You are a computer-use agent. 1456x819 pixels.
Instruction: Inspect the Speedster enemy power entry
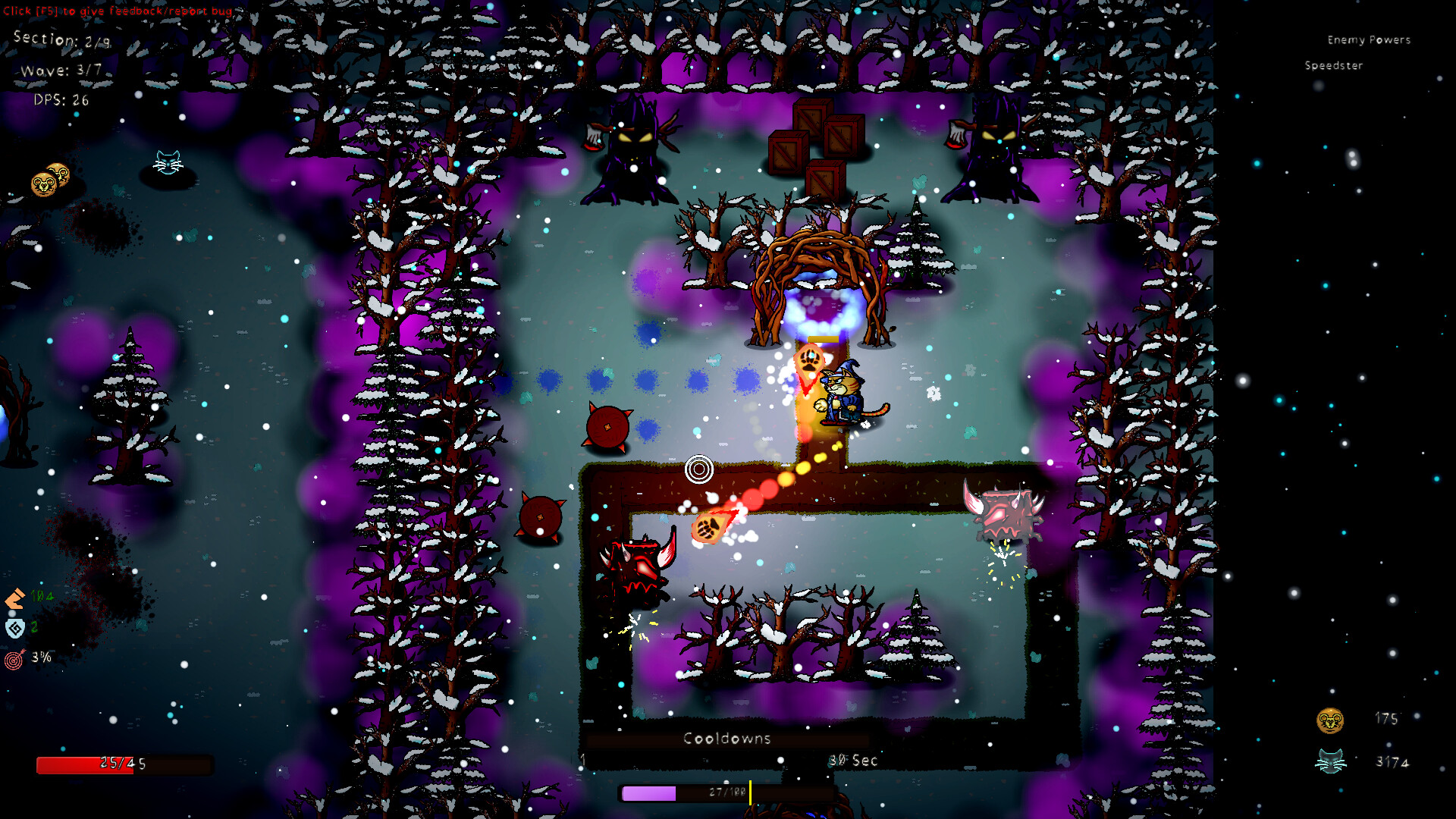click(1333, 66)
